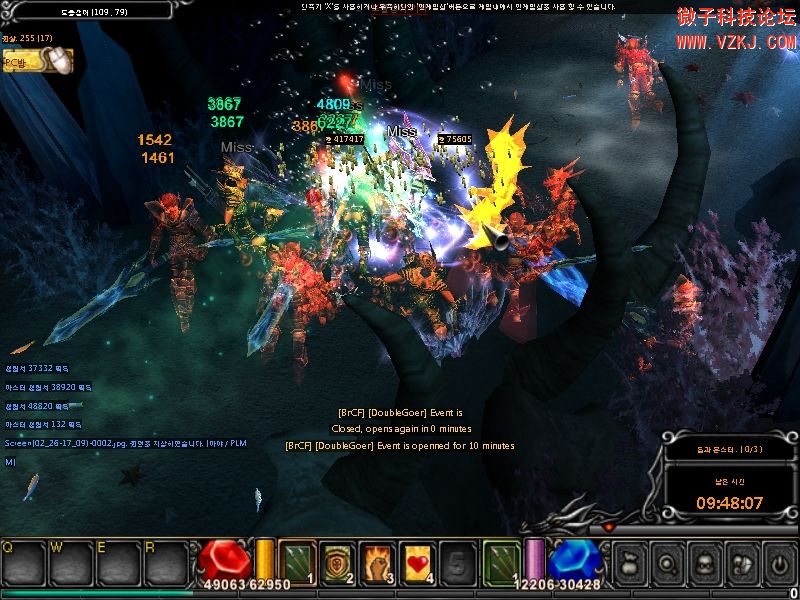Click the hand icon menu button
This screenshot has width=800, height=600.
pos(741,561)
